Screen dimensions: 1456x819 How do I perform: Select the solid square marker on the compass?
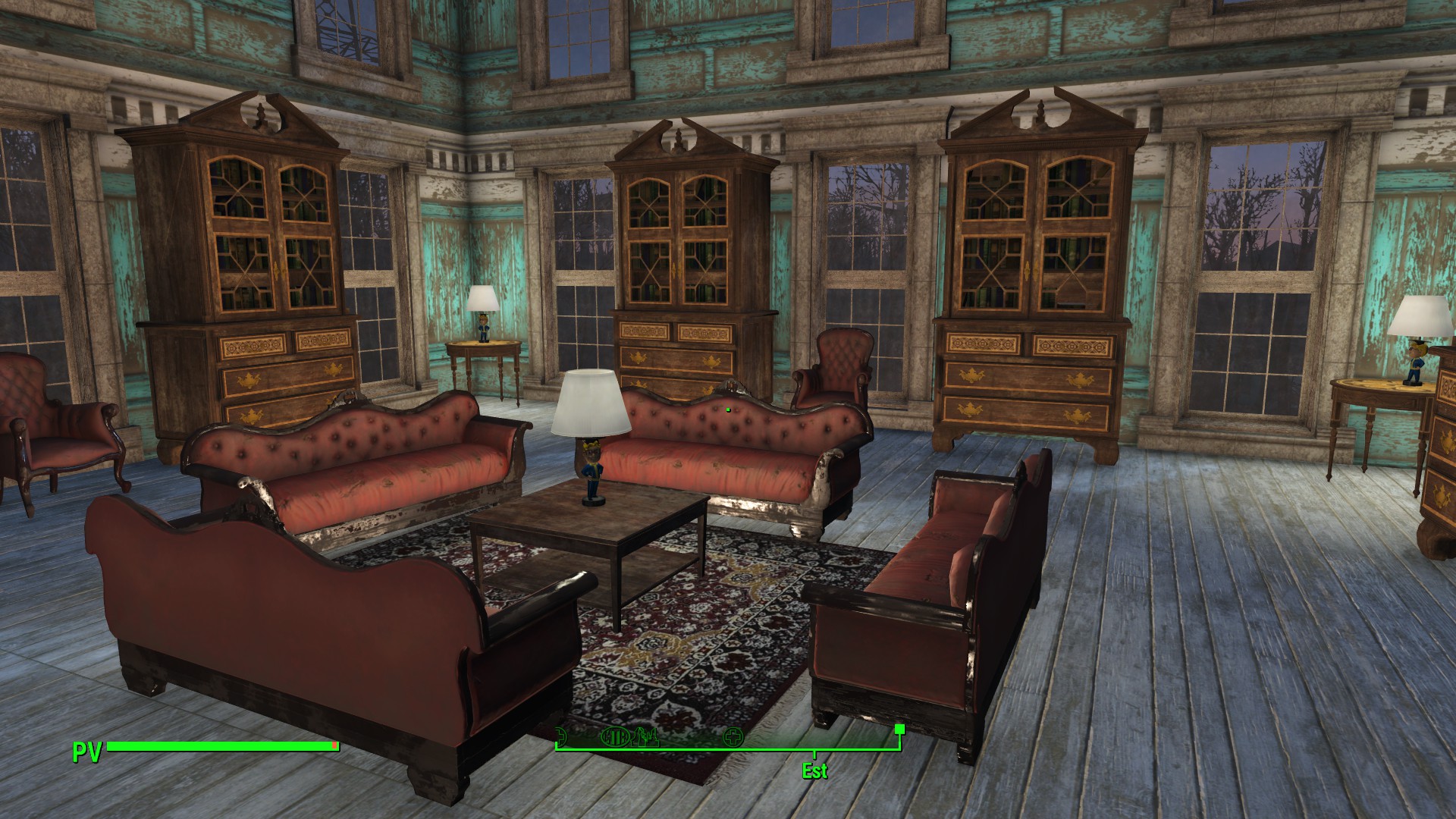[899, 730]
